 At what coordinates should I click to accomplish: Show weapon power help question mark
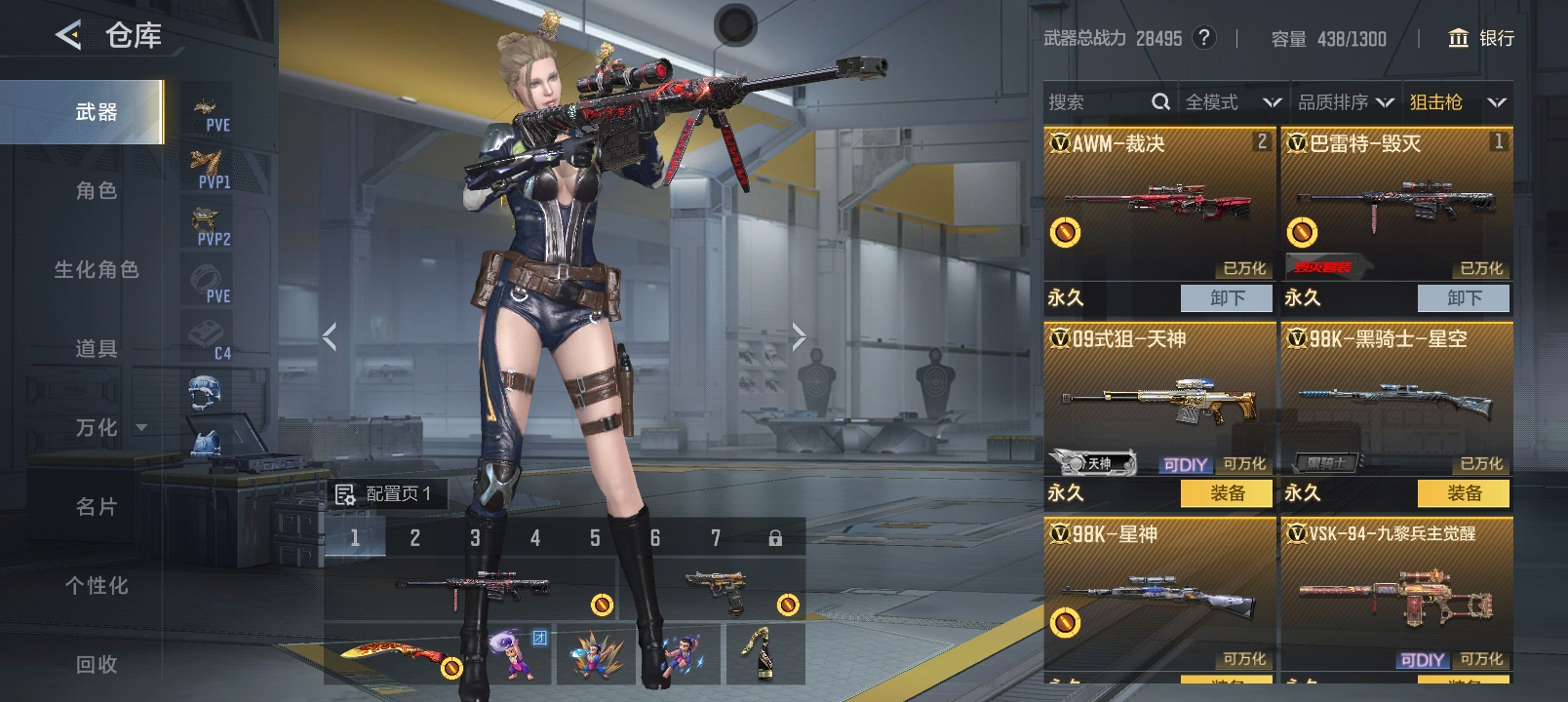(1205, 38)
